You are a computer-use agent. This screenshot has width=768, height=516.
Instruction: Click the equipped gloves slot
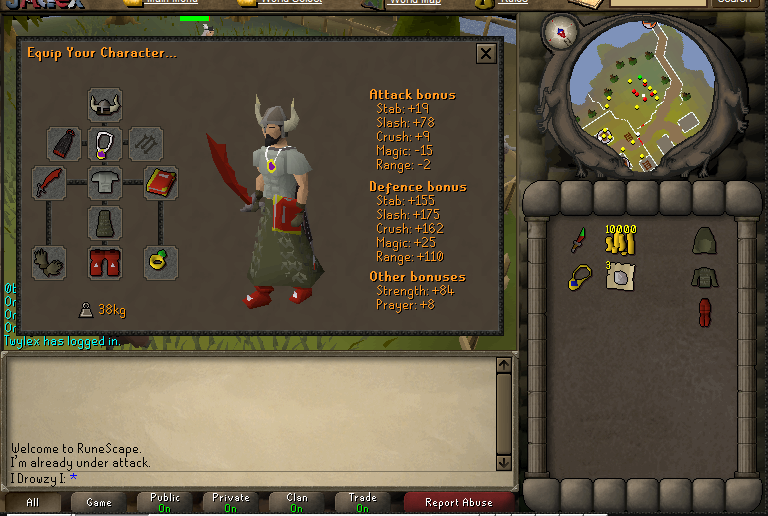click(x=48, y=263)
